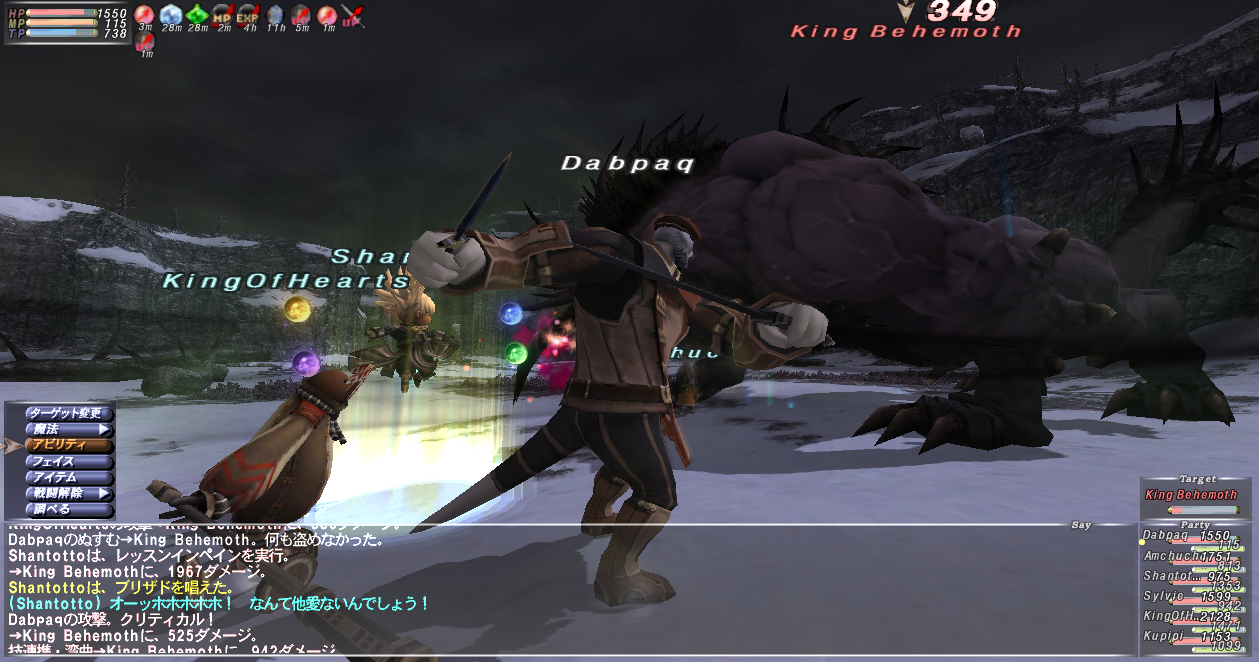Viewport: 1259px width, 662px height.
Task: Select Amchuchu in the party list
Action: (x=1190, y=557)
